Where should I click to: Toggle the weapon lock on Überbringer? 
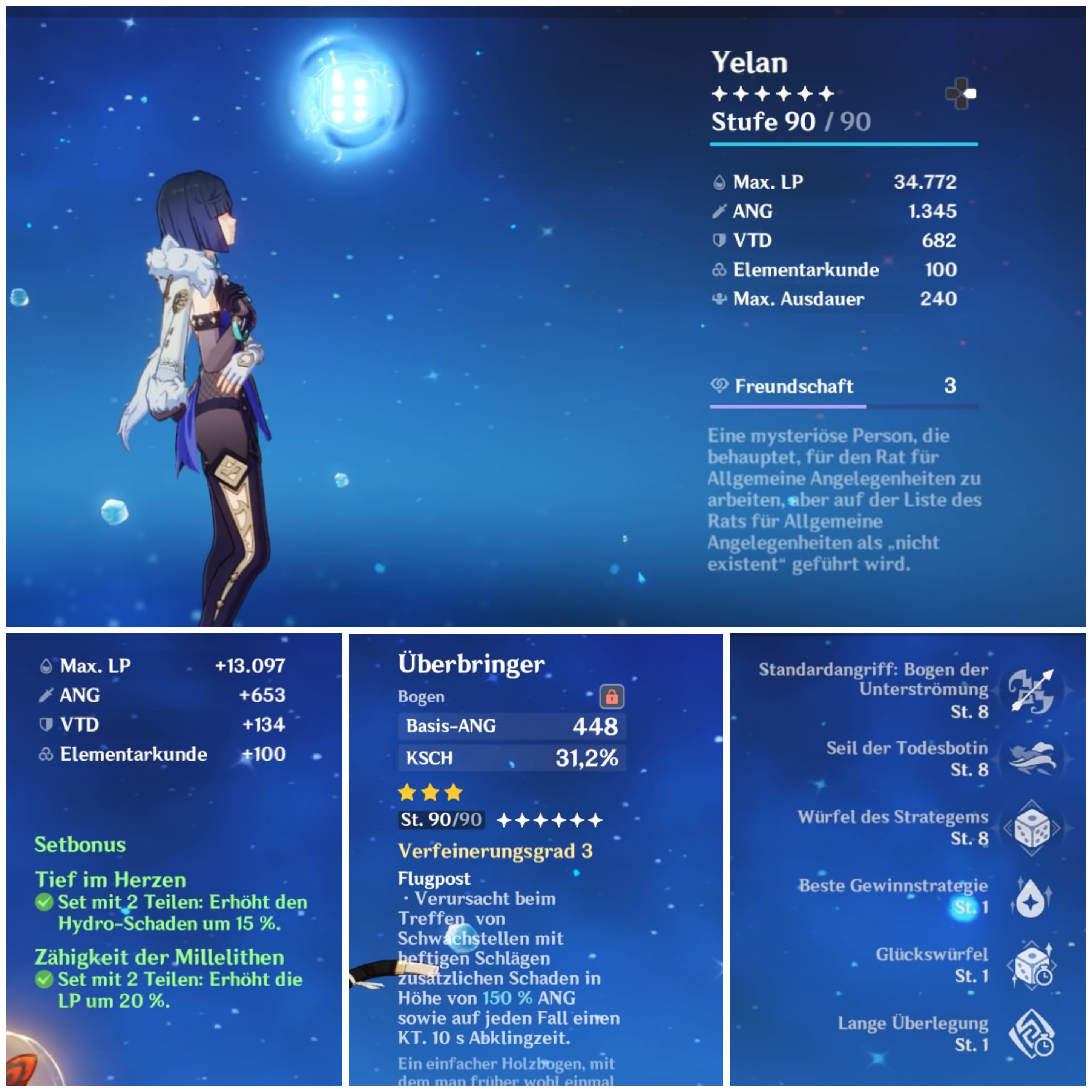click(612, 697)
